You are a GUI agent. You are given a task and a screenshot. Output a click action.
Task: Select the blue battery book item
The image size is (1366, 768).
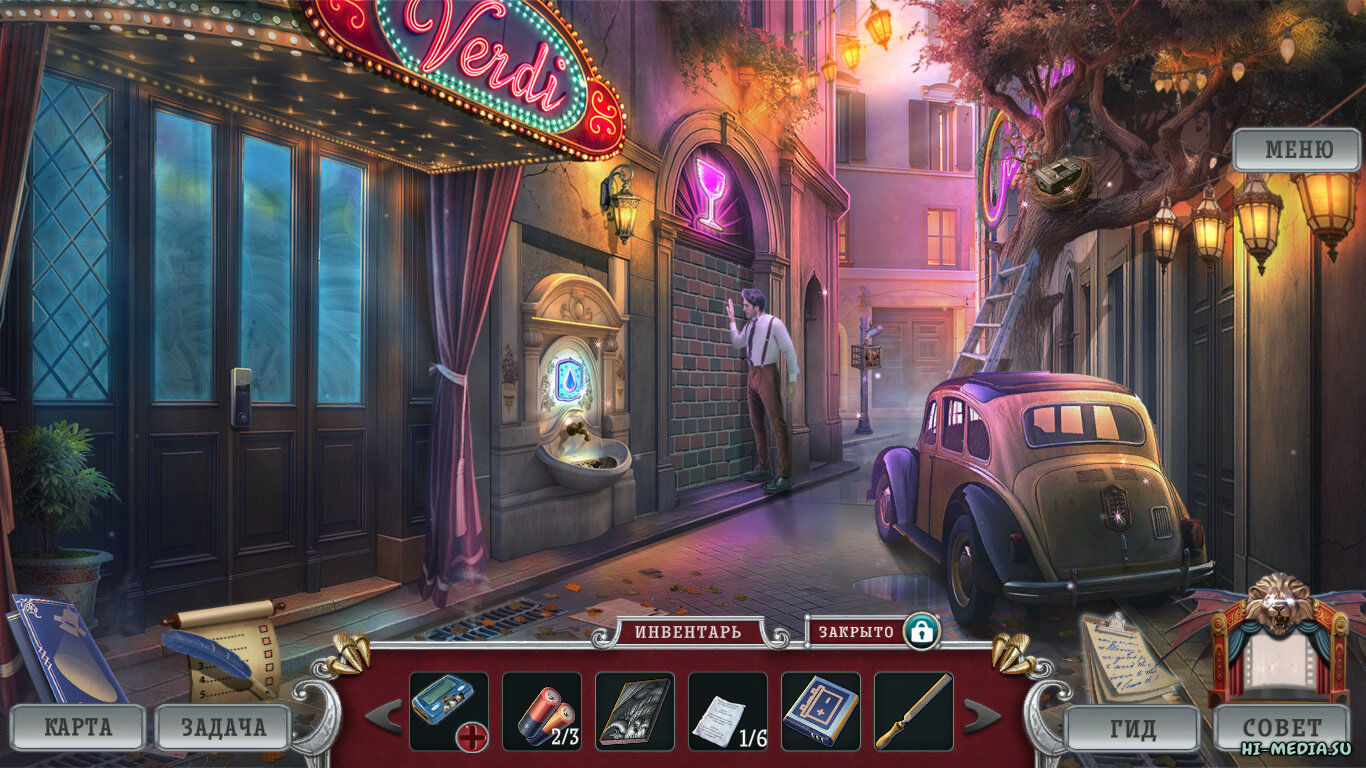820,711
